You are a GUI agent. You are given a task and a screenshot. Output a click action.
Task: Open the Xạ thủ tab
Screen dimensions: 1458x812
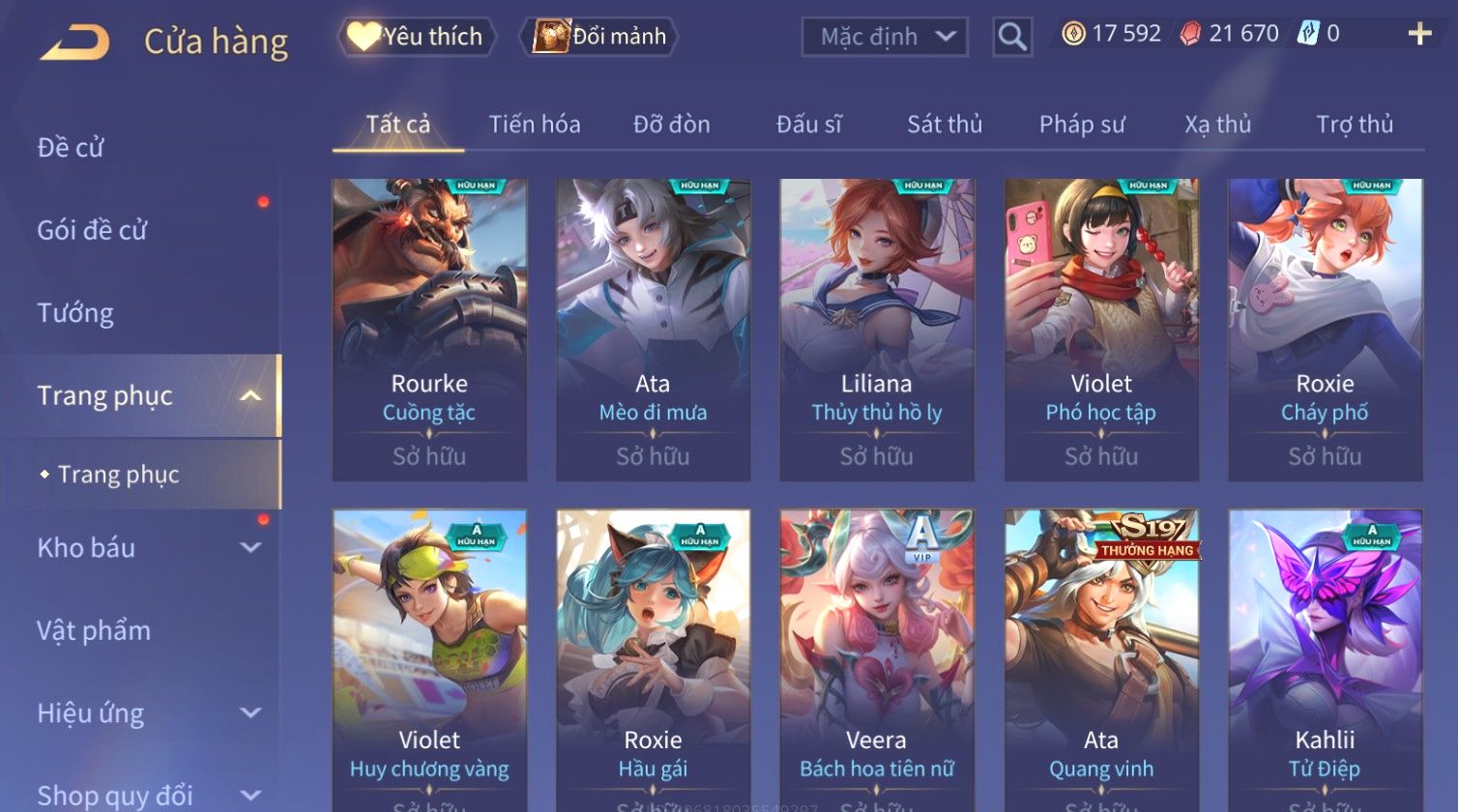click(1217, 125)
